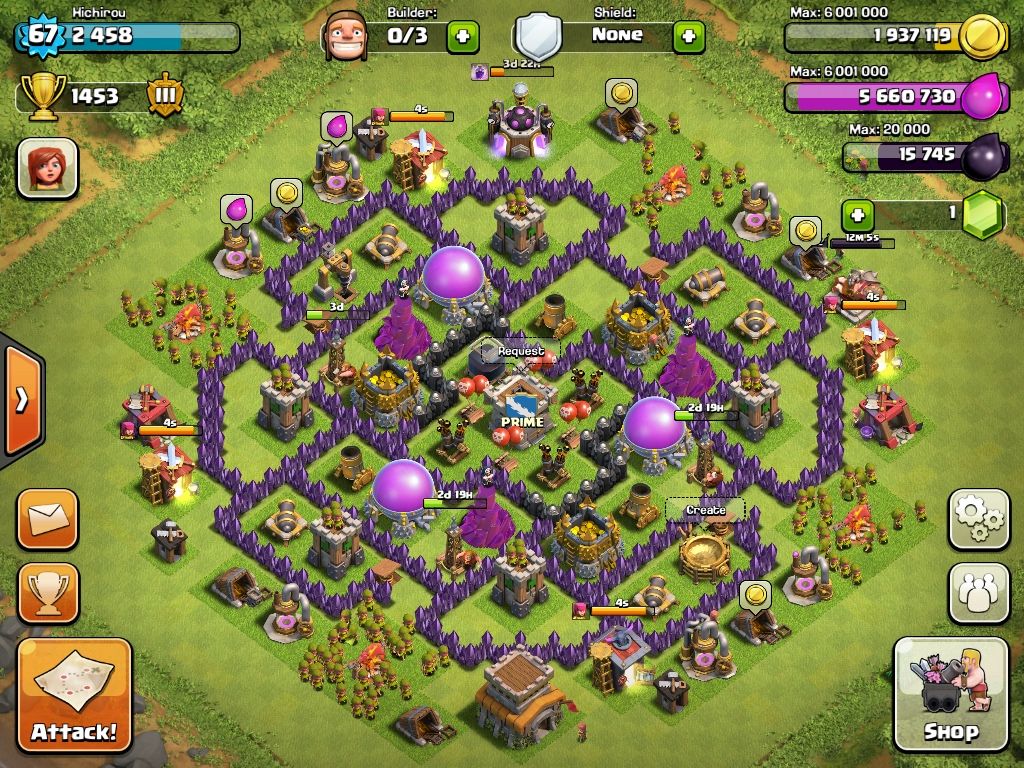Open the settings gears button
This screenshot has height=768, width=1024.
point(978,519)
